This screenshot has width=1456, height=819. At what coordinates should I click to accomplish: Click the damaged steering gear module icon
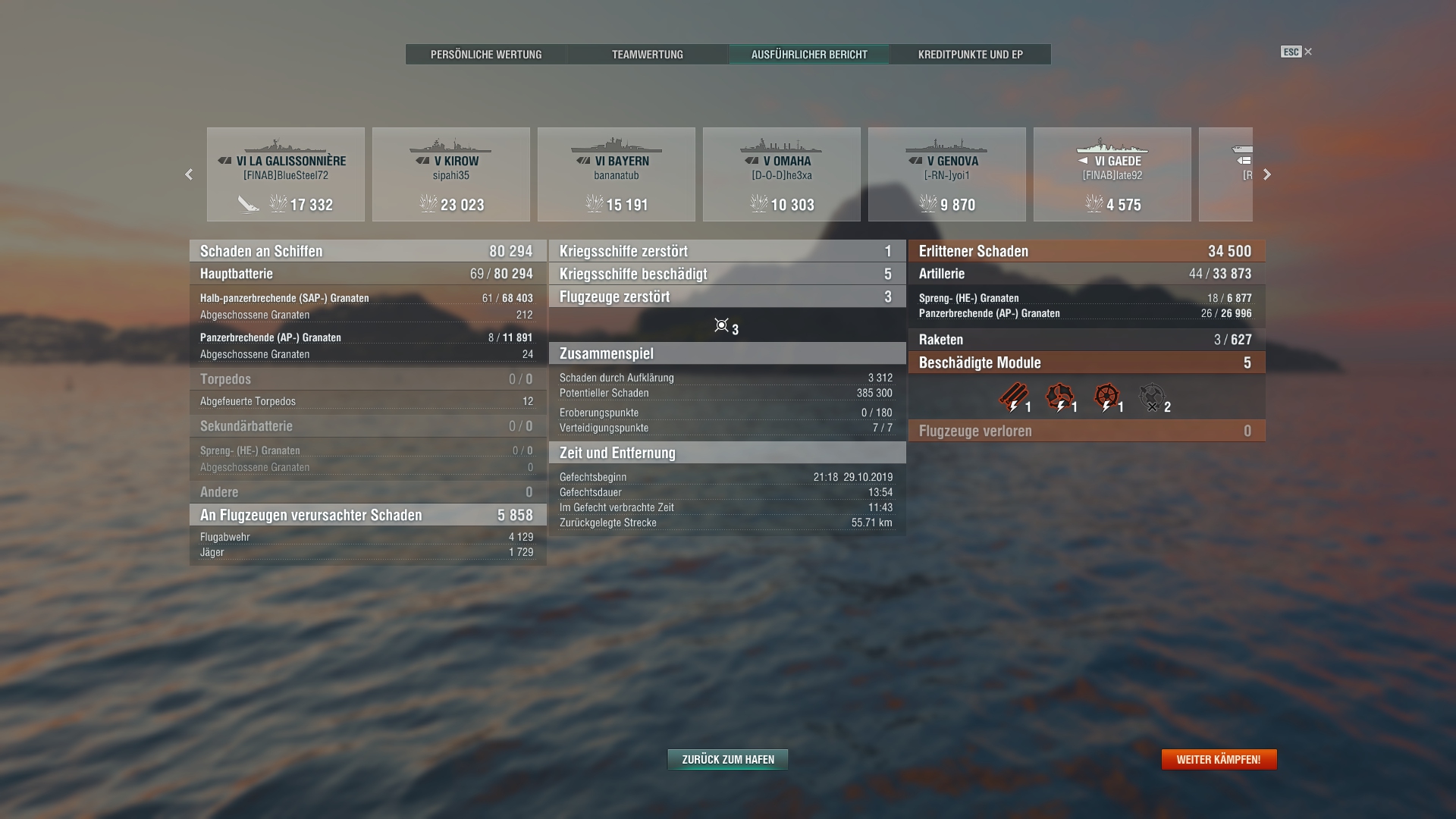(x=1107, y=397)
